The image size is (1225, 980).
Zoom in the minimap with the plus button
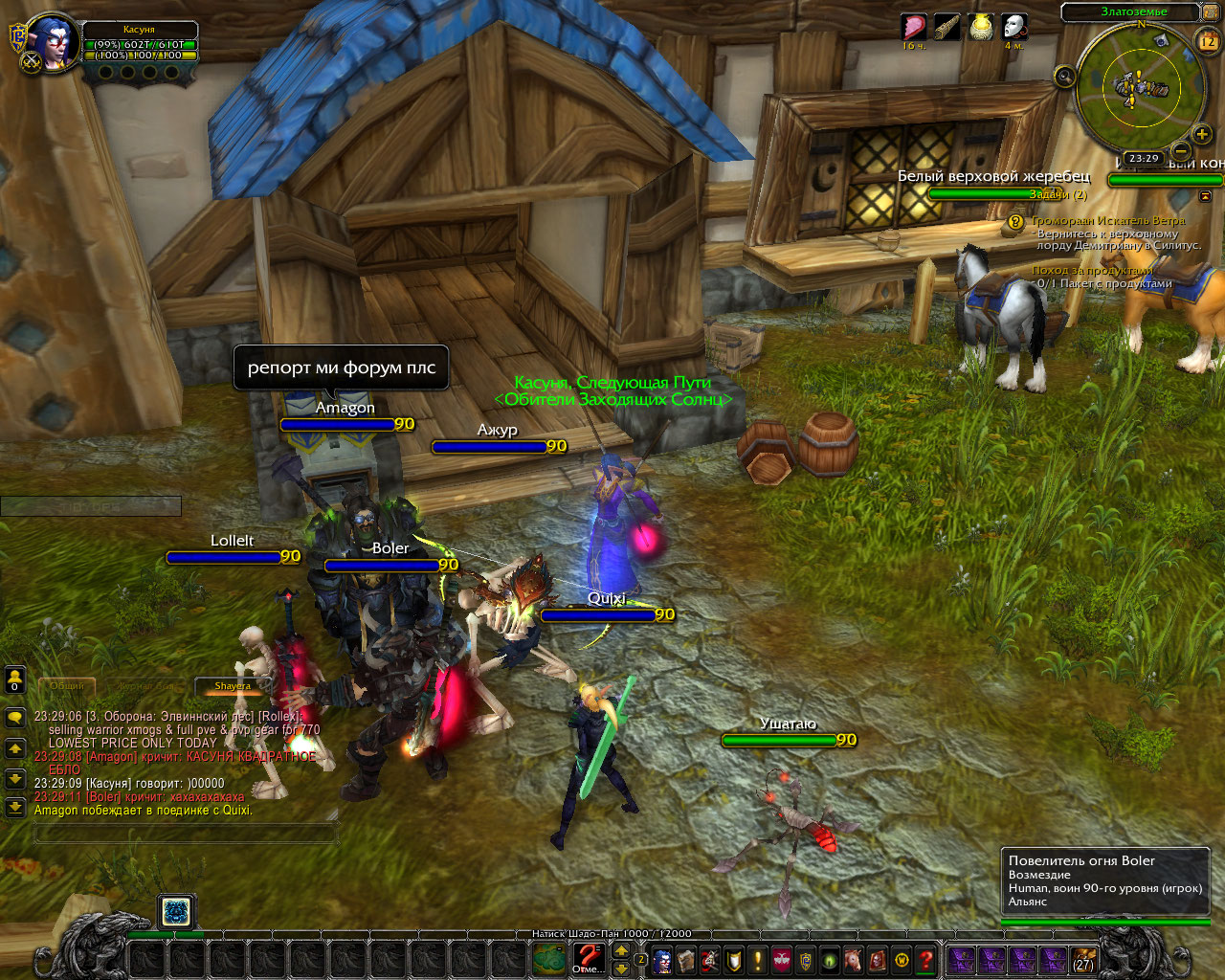point(1202,134)
